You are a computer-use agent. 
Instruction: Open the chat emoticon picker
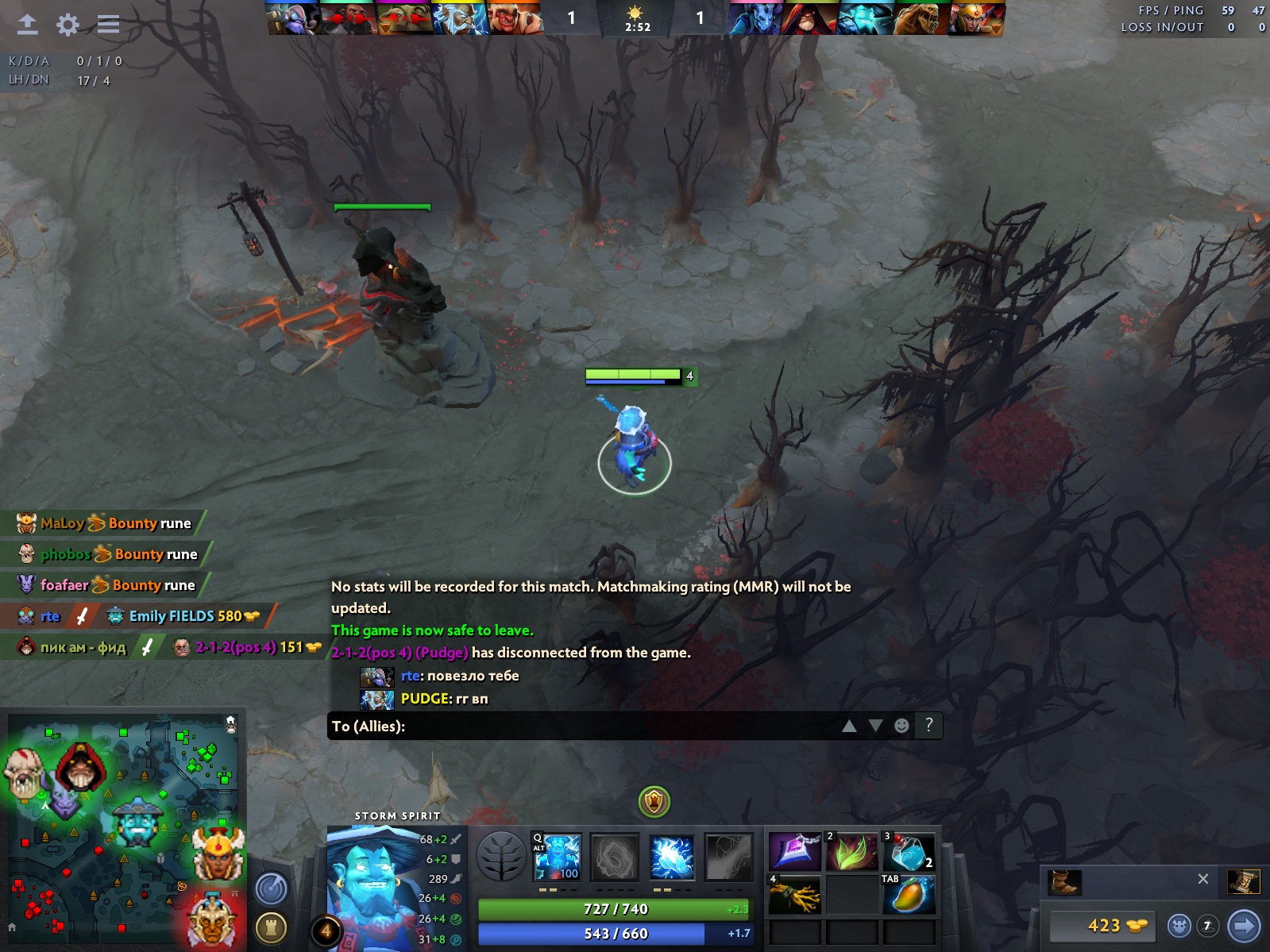(x=901, y=726)
